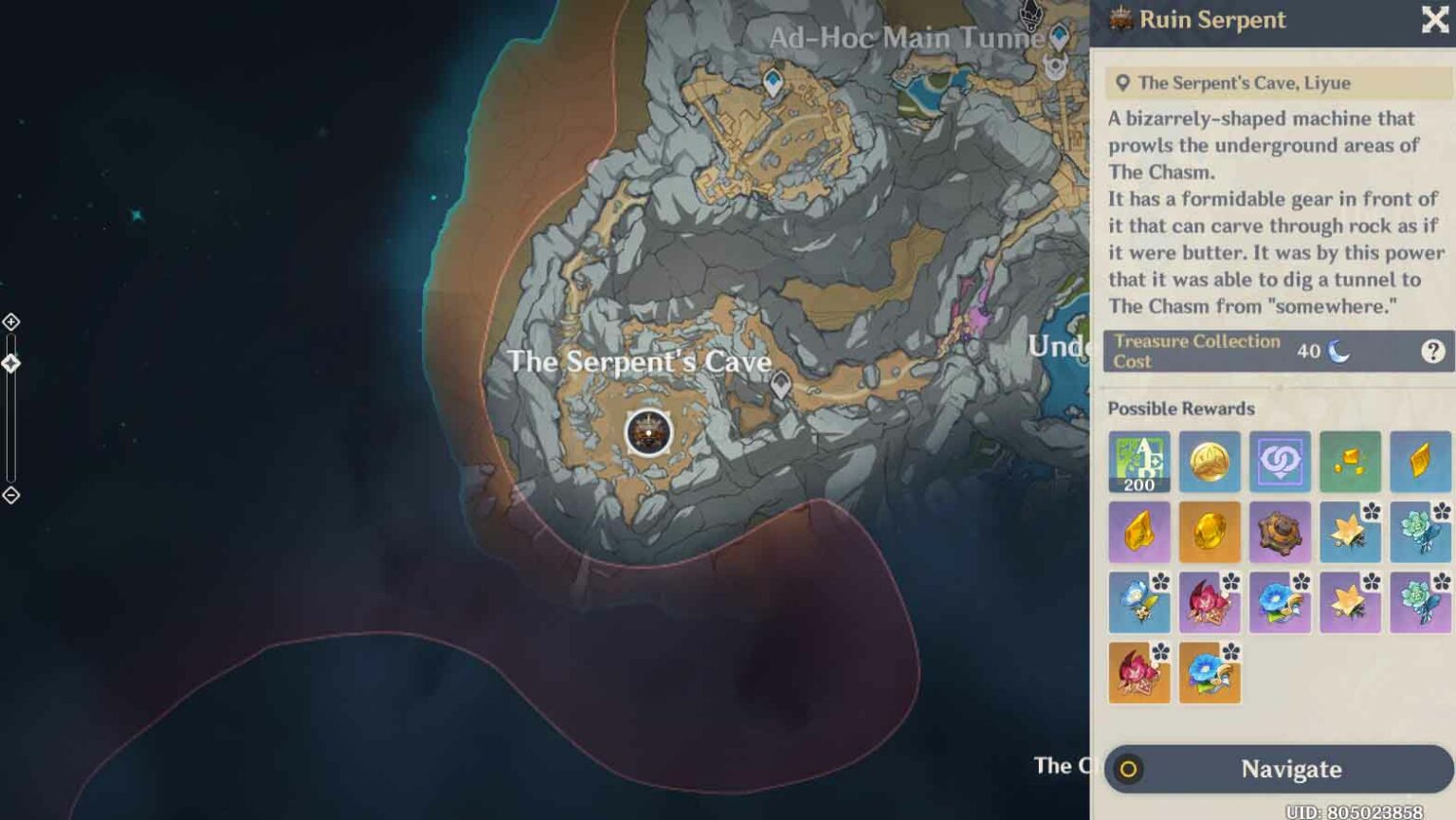This screenshot has width=1456, height=820.
Task: Click the black boss icon above Ad-Hoc Main Tunnel
Action: [1029, 17]
